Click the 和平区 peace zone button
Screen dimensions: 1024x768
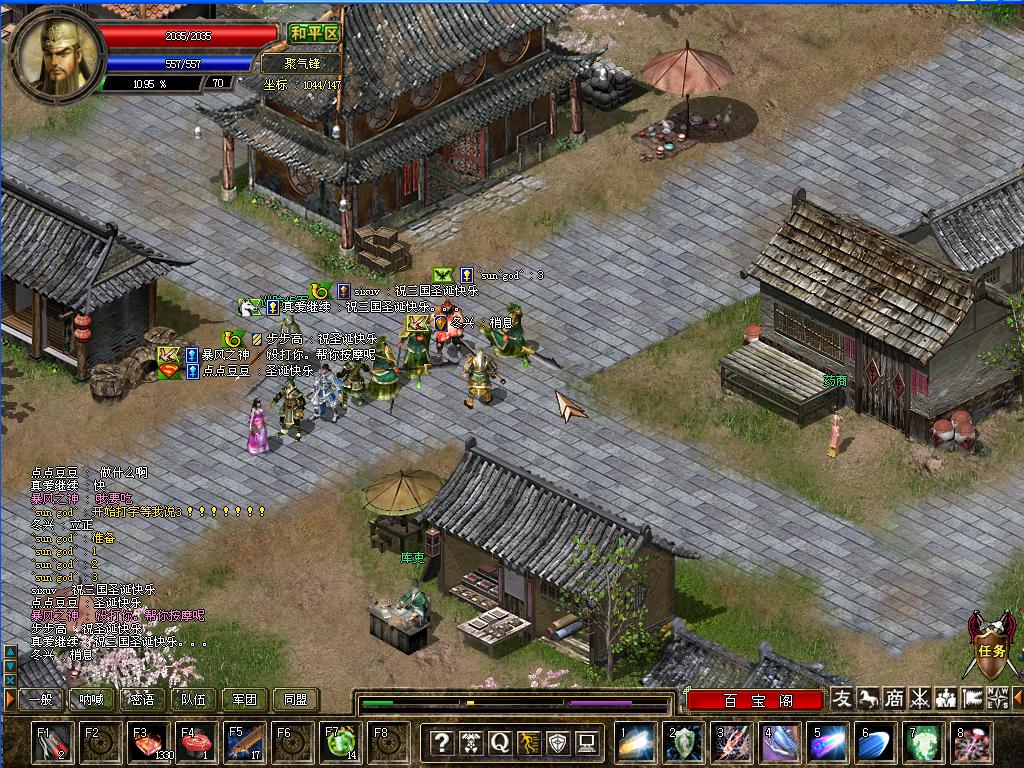(315, 33)
